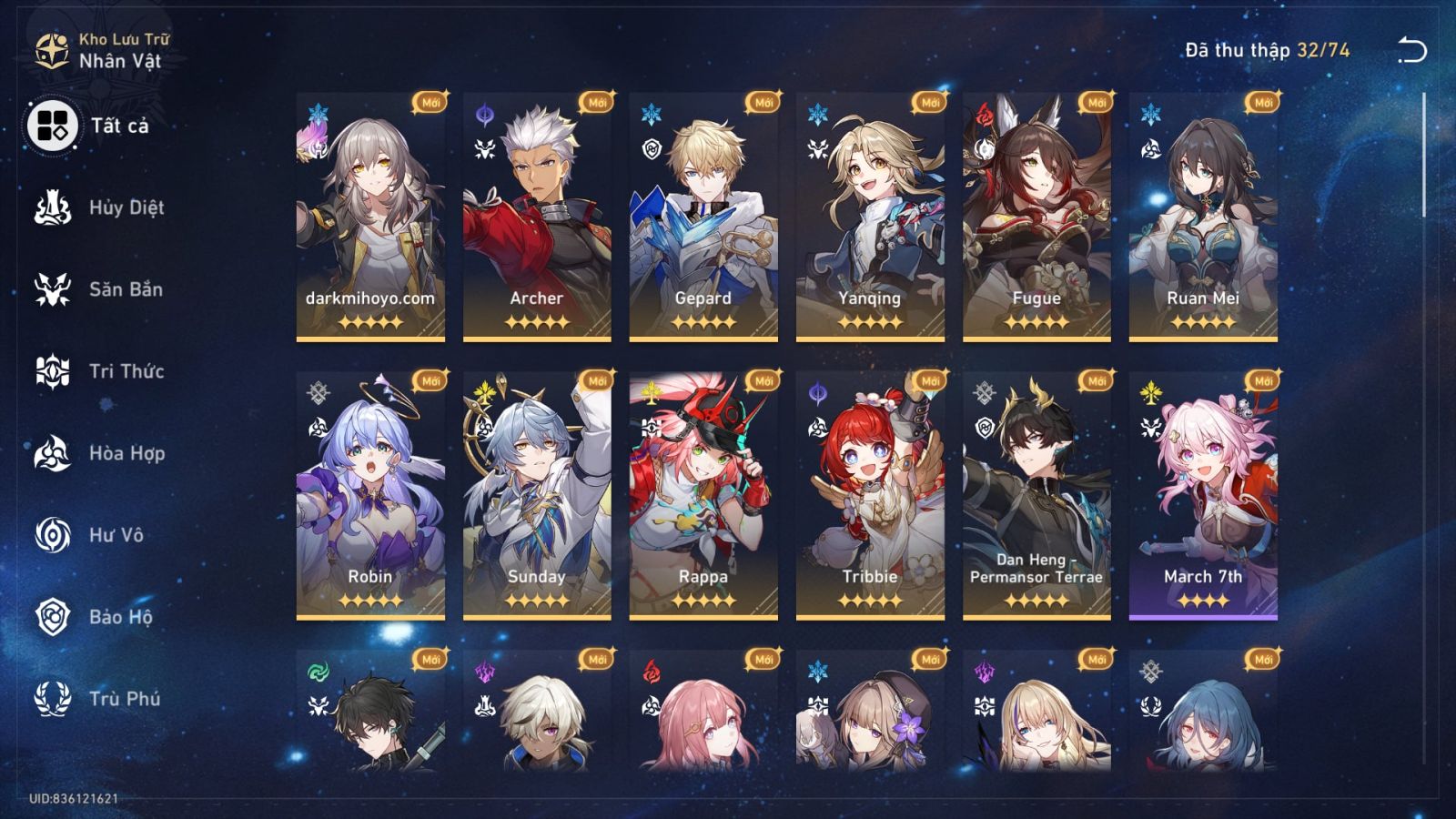The height and width of the screenshot is (819, 1456).
Task: Select the Tất cả grid filter icon
Action: click(52, 127)
